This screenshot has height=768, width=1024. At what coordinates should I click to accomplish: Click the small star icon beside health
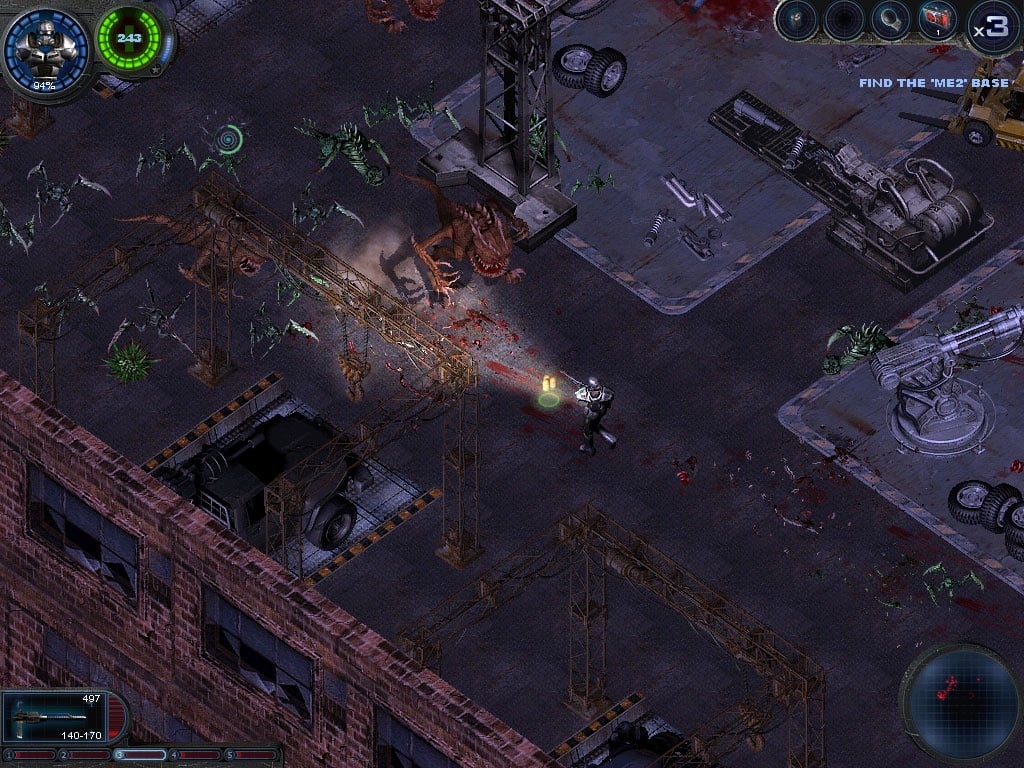[x=154, y=71]
